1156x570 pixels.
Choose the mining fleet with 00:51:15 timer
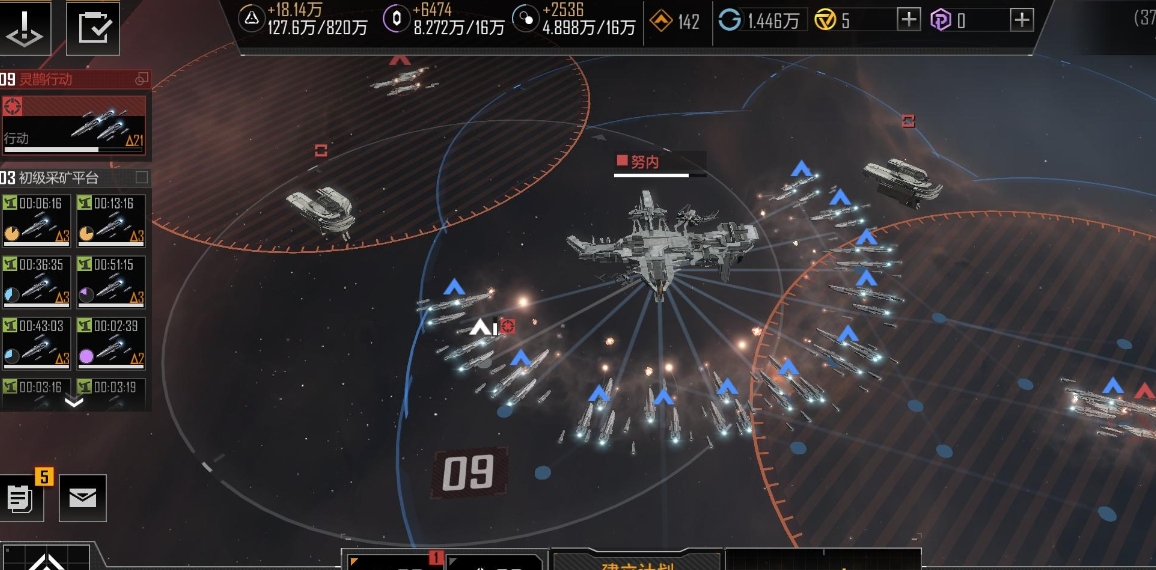(x=111, y=281)
